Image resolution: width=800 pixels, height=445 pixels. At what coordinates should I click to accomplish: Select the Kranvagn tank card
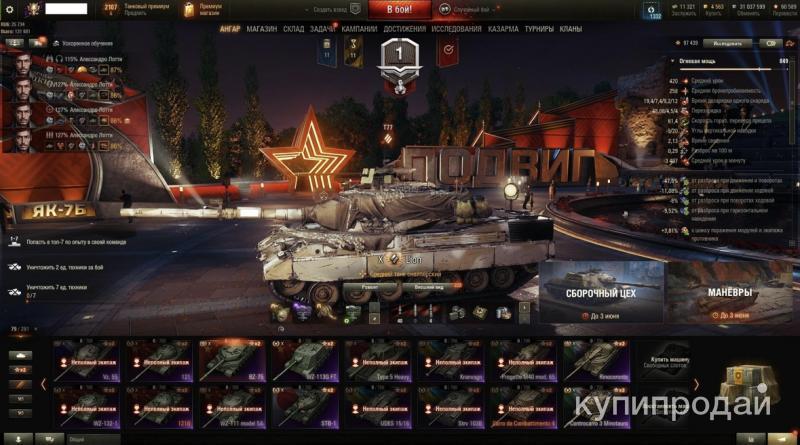452,361
